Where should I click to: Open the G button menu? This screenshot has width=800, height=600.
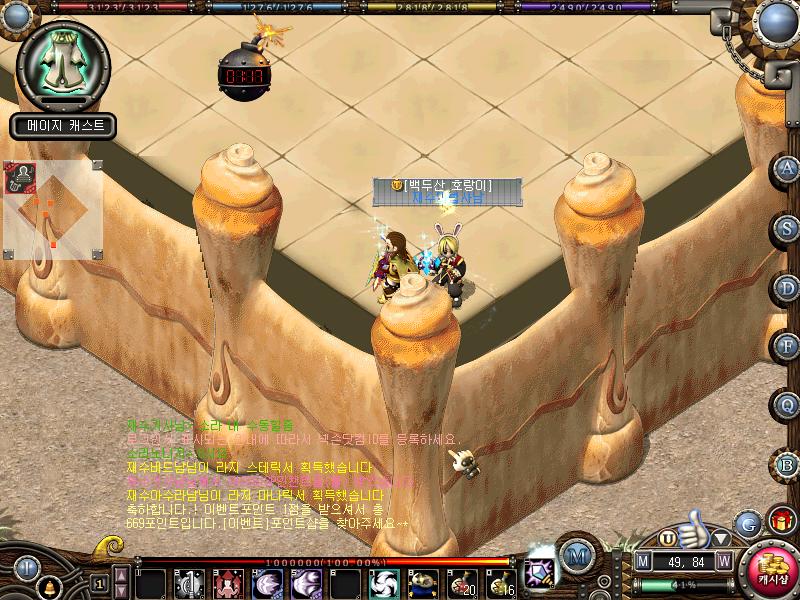pos(746,523)
